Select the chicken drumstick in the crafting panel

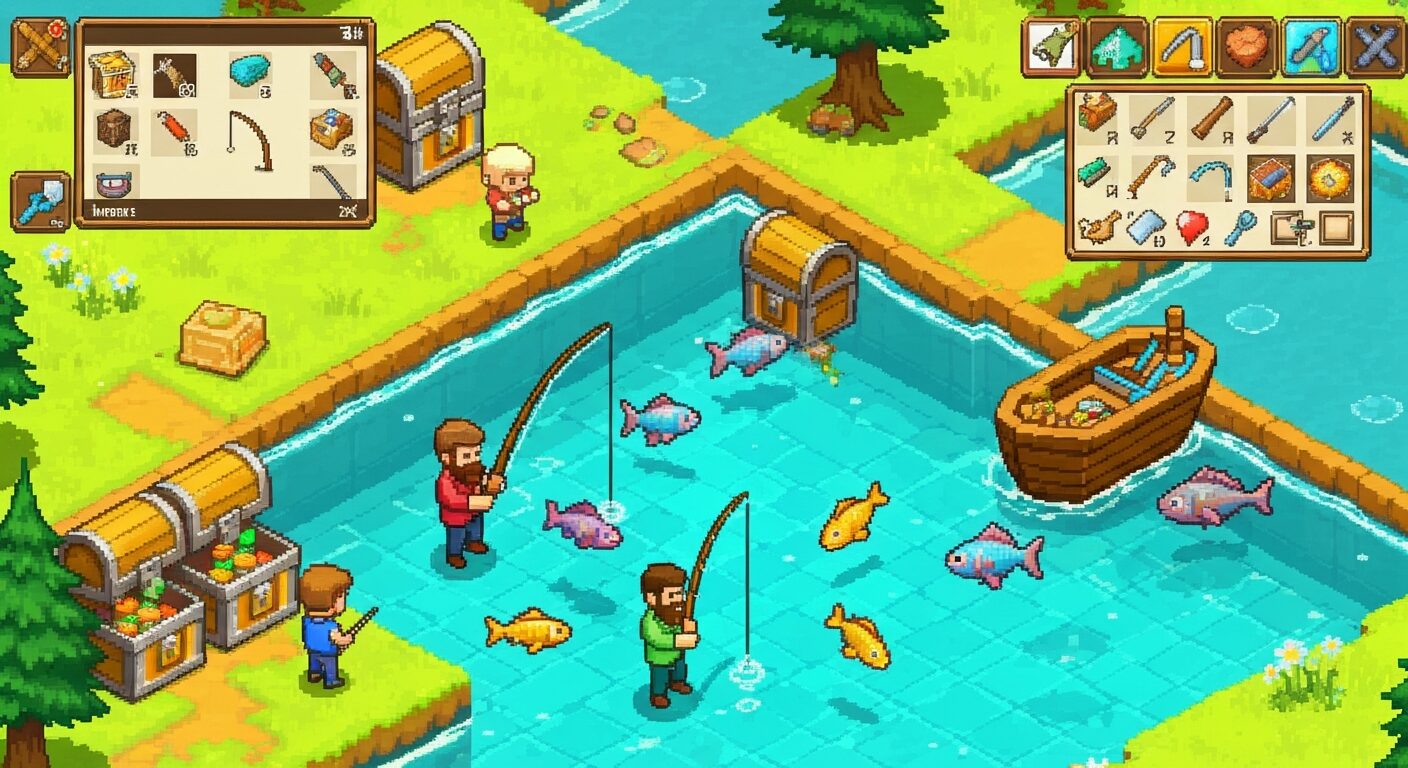click(1101, 228)
